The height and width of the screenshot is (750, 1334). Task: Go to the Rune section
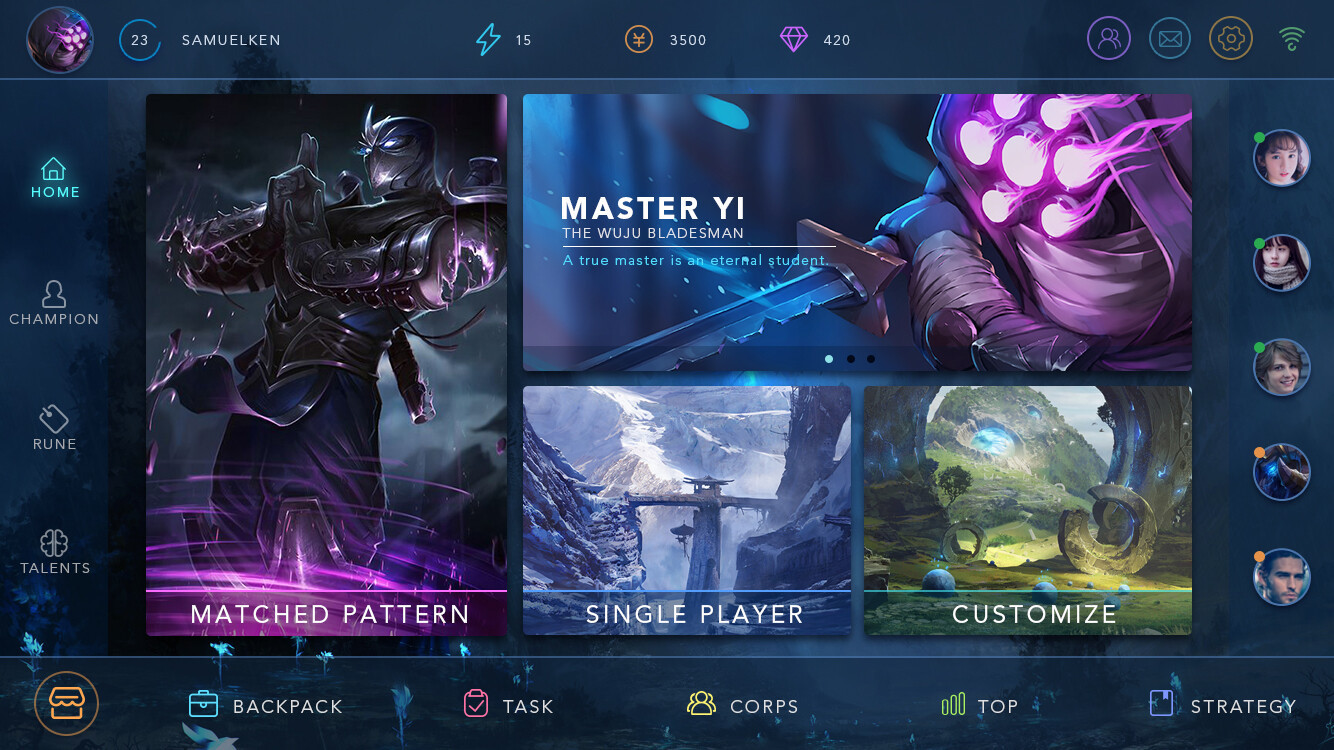coord(54,428)
